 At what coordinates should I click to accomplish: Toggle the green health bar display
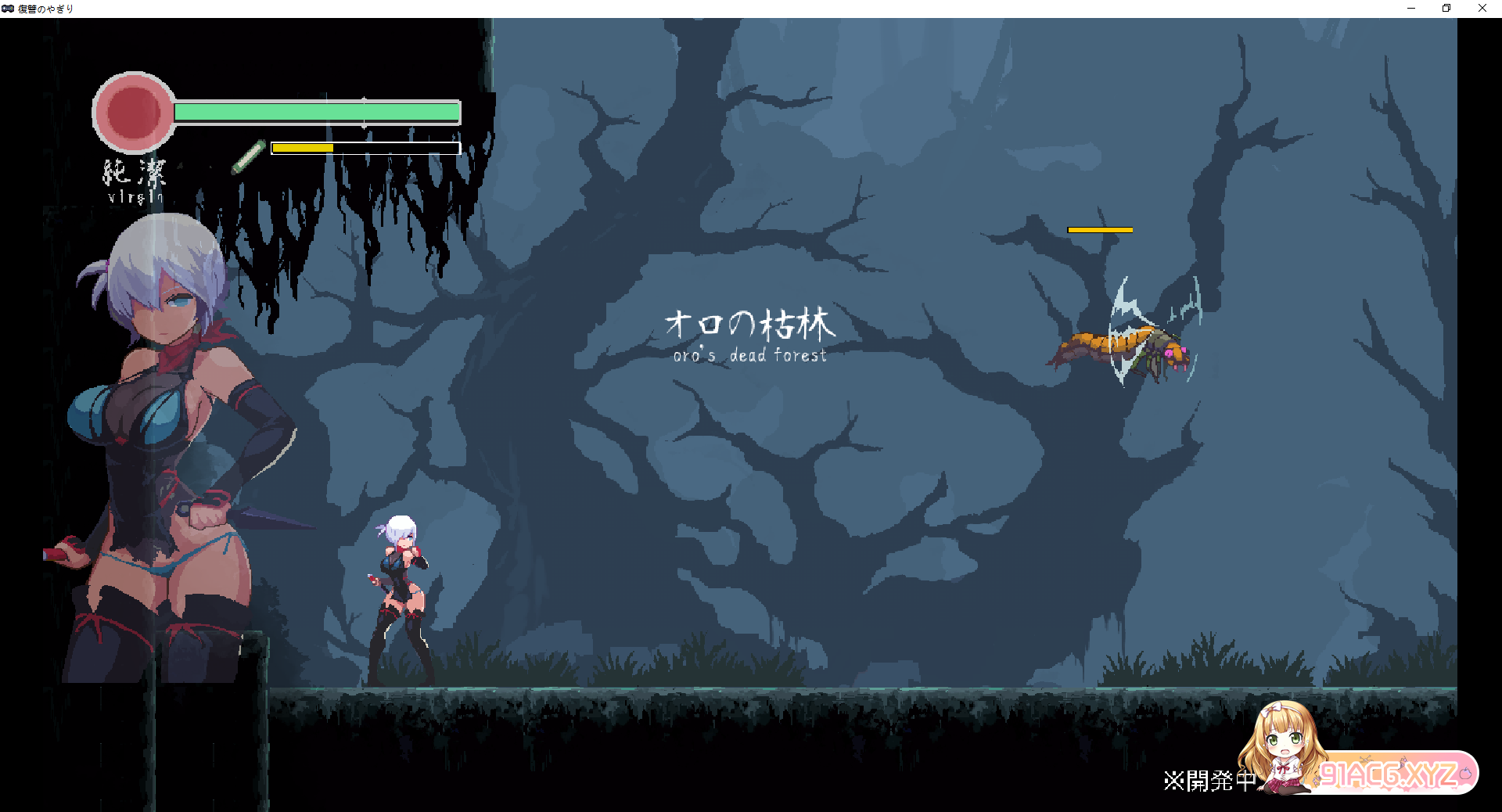point(316,112)
